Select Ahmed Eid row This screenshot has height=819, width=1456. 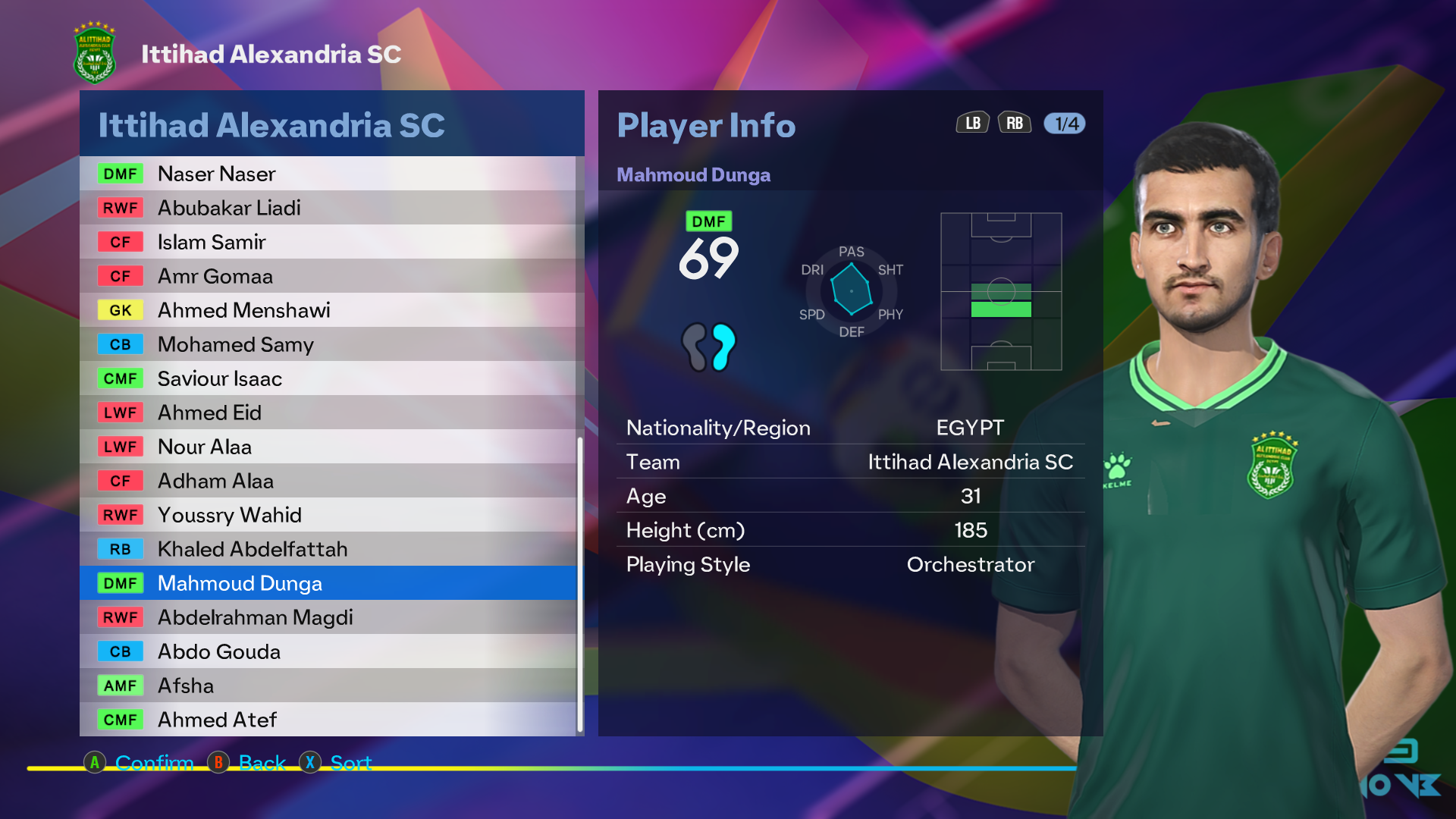(328, 413)
